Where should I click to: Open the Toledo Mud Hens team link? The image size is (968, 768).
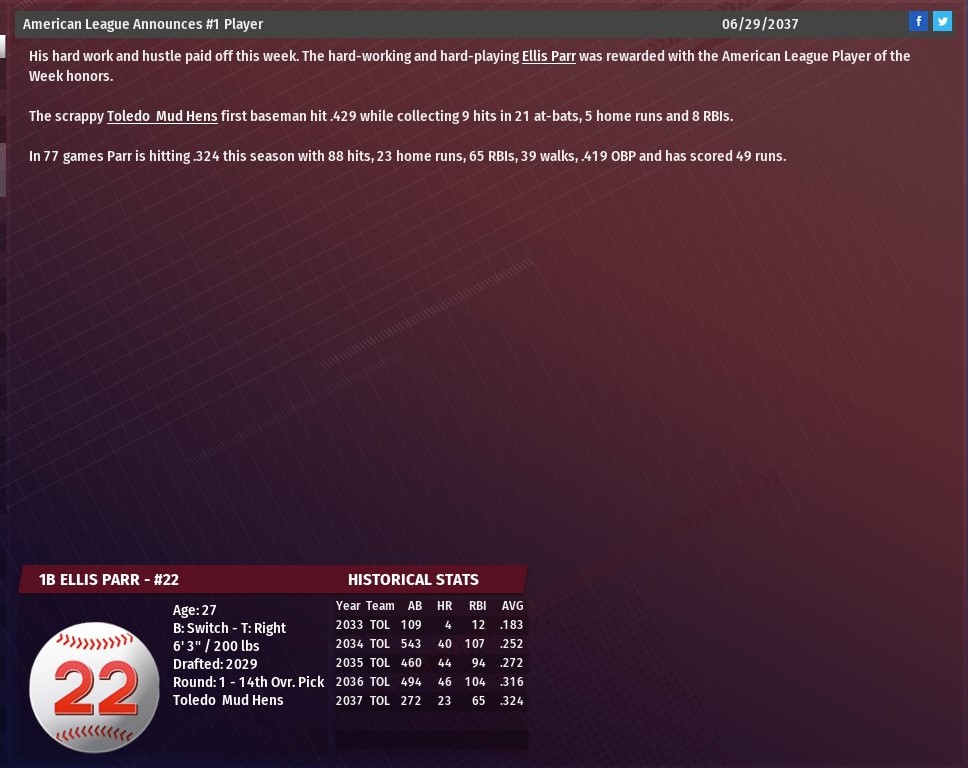coord(162,116)
